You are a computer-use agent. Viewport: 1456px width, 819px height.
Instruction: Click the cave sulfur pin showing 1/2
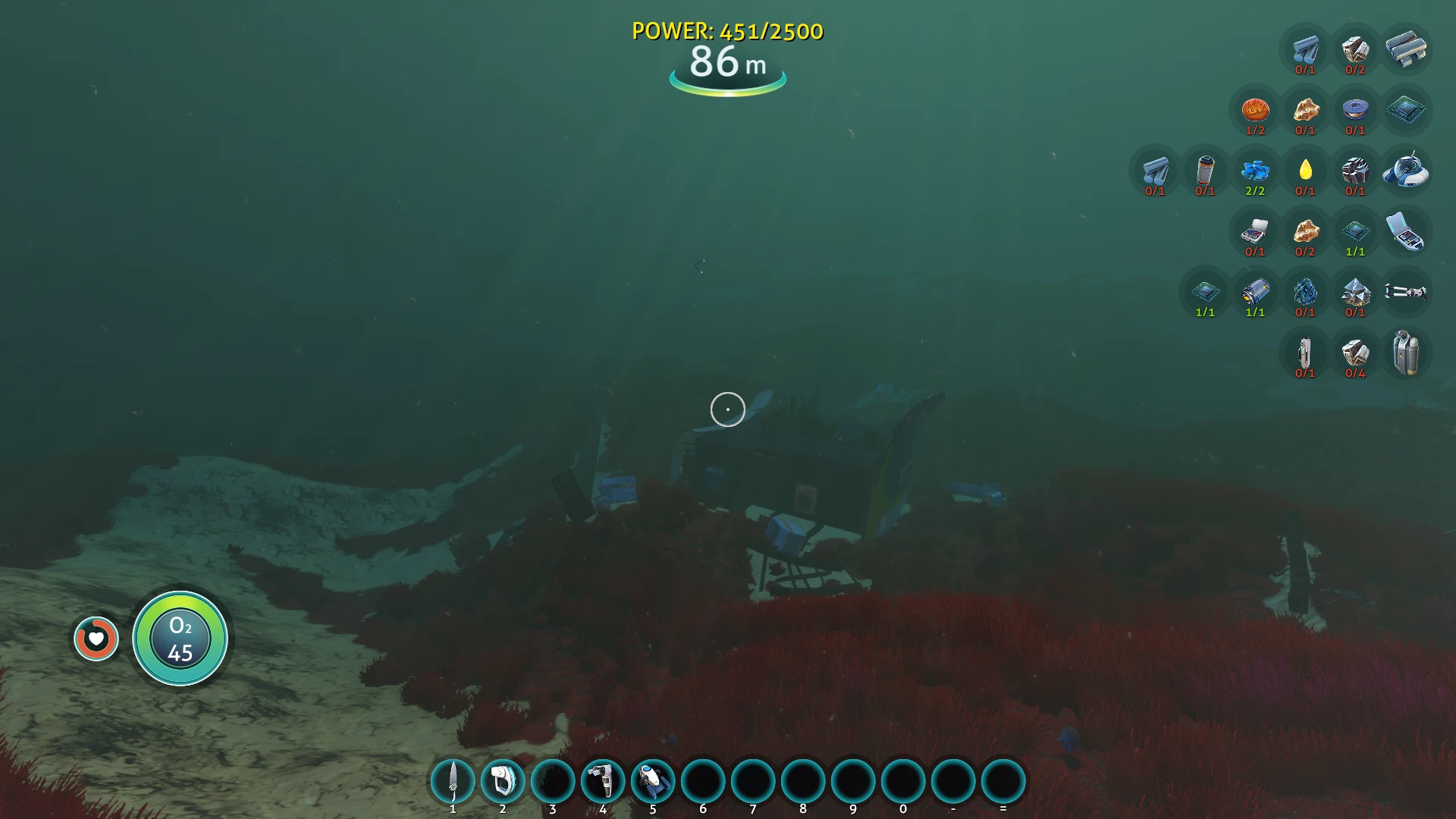tap(1256, 109)
